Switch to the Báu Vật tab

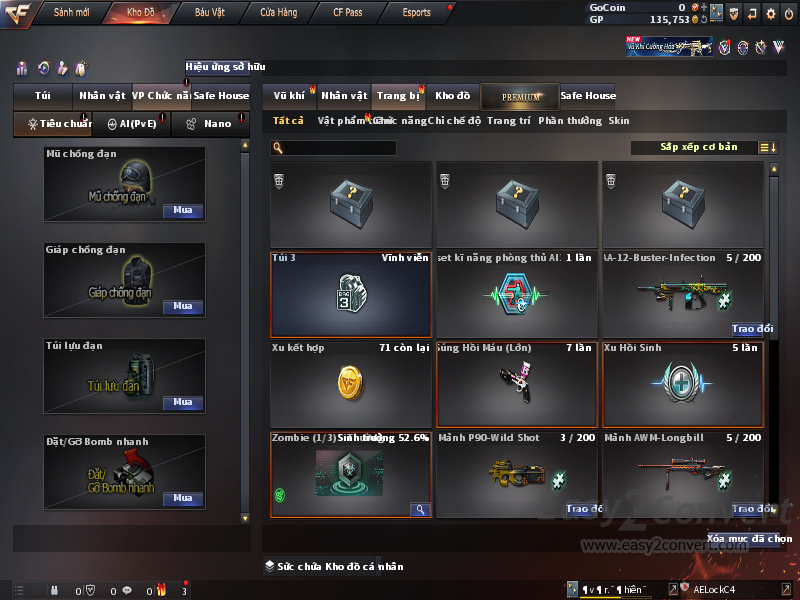[209, 13]
